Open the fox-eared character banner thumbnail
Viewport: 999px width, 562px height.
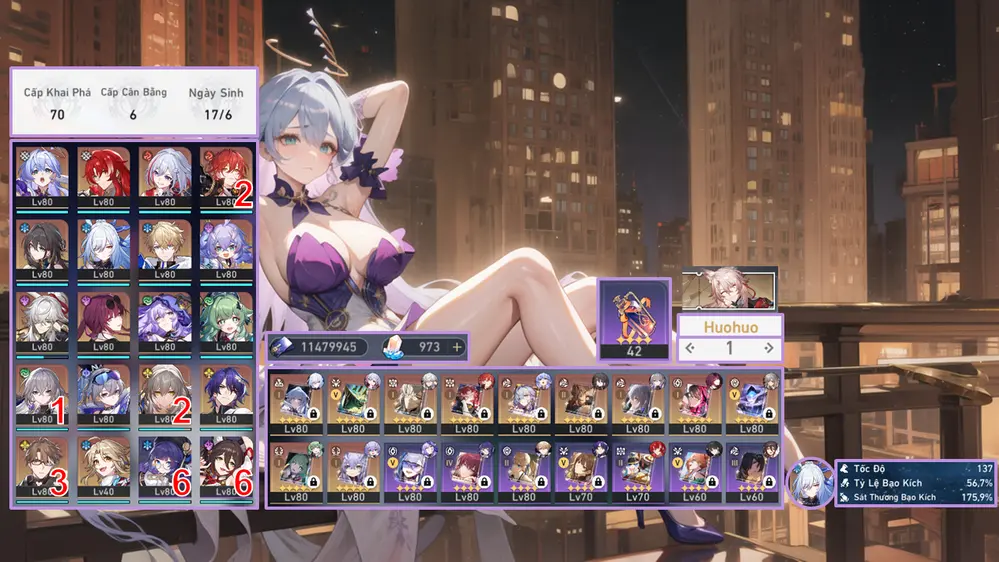point(729,288)
